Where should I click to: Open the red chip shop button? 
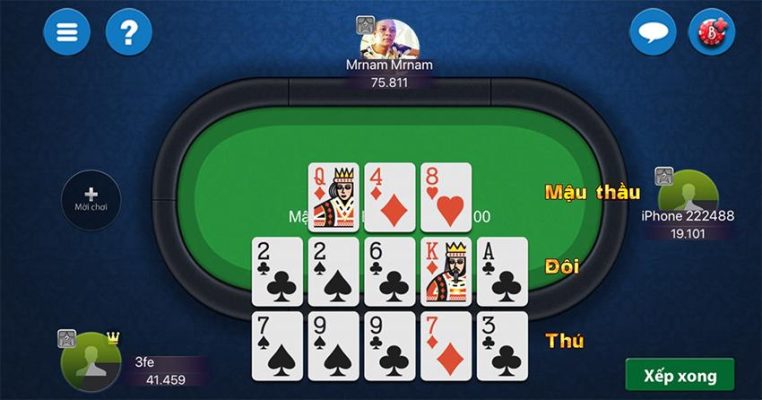coord(712,31)
